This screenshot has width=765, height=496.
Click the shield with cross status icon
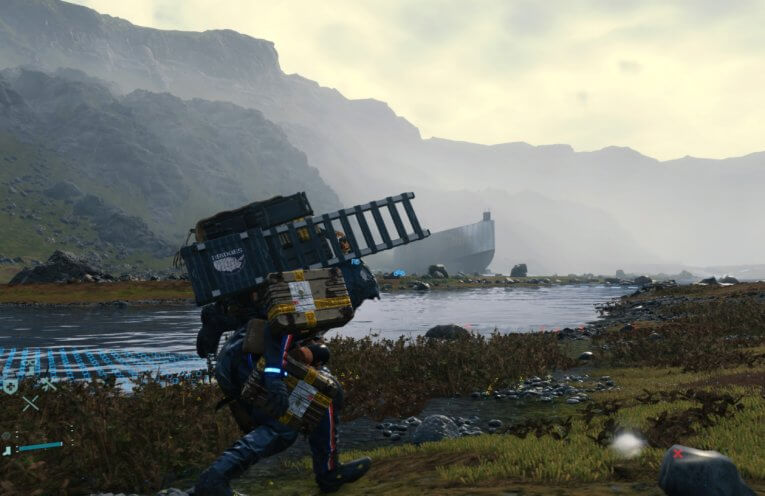[x=10, y=386]
